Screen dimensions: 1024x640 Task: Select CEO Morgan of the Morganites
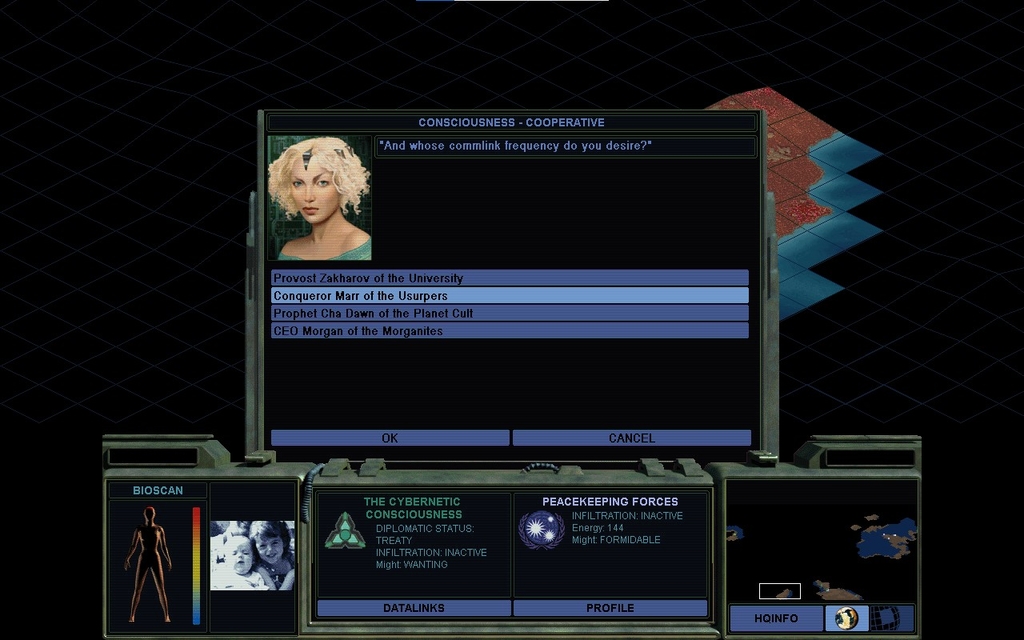click(x=509, y=331)
